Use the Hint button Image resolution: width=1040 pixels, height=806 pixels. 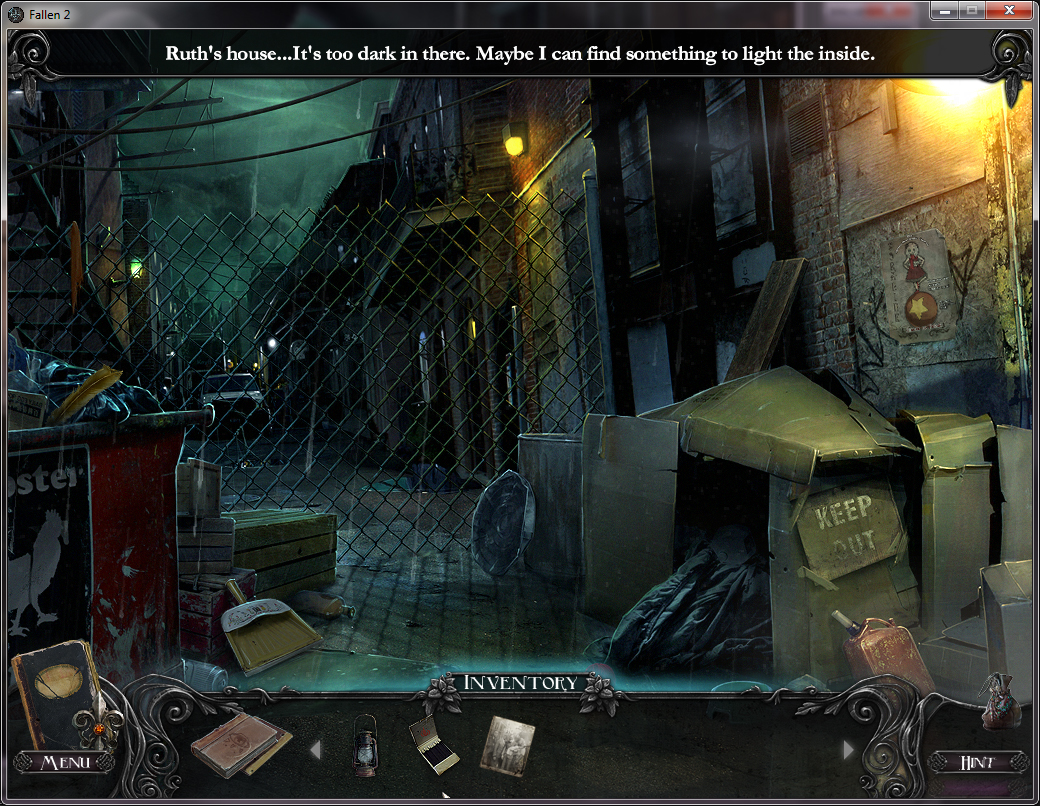click(x=976, y=762)
